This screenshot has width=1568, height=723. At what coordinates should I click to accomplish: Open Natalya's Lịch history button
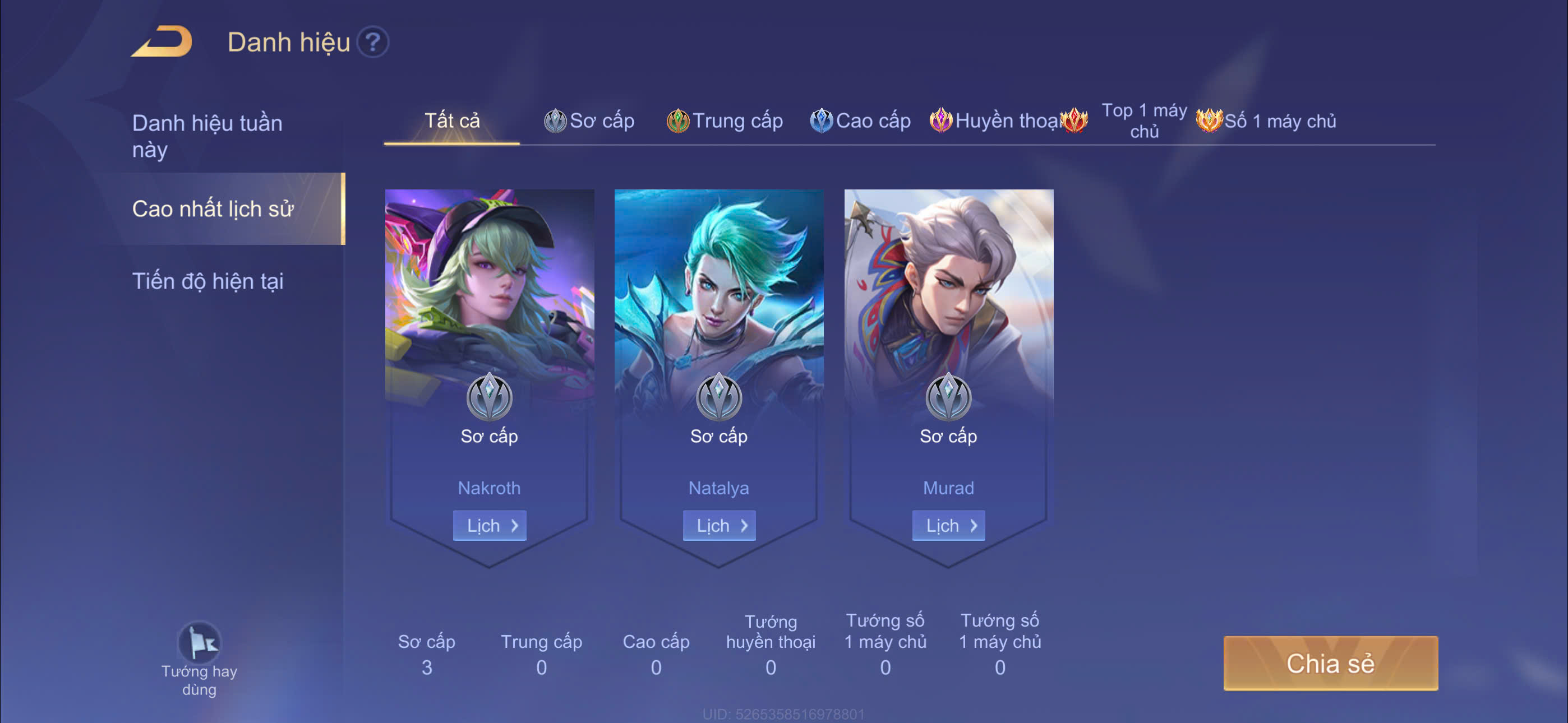point(719,525)
